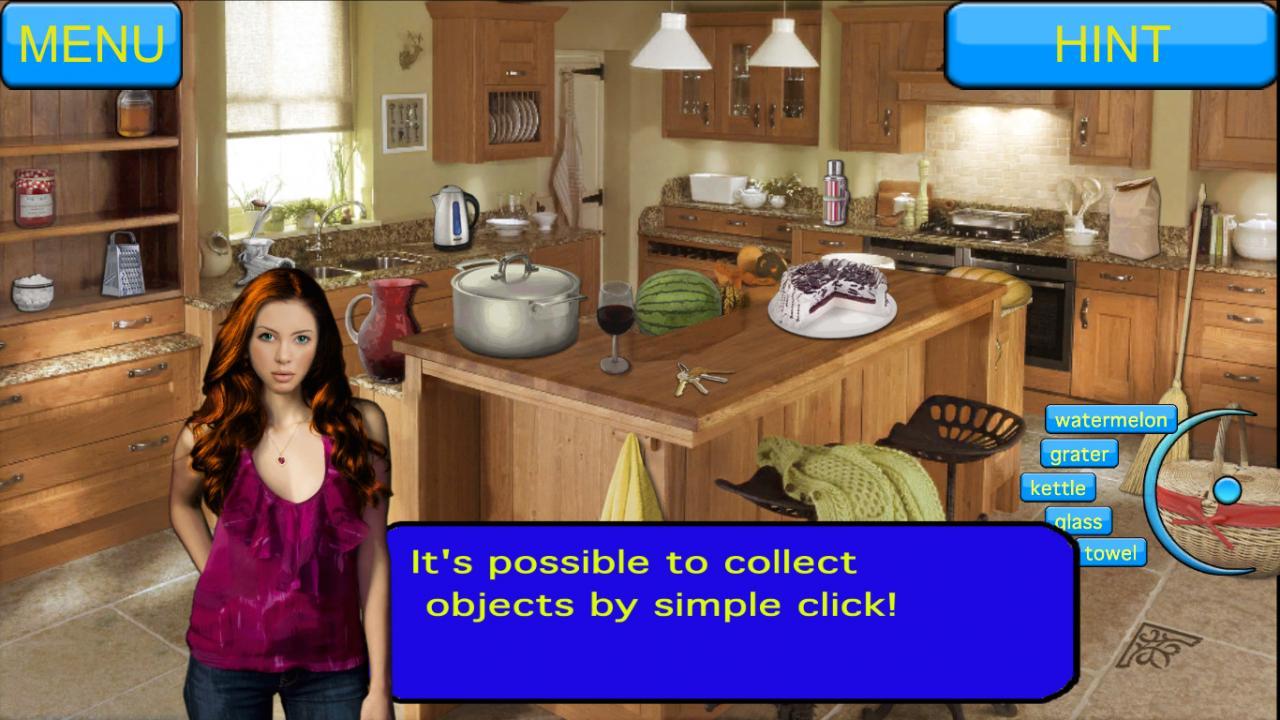Viewport: 1280px width, 720px height.
Task: Click the 'watermelon' entry in the word list
Action: [x=1111, y=420]
